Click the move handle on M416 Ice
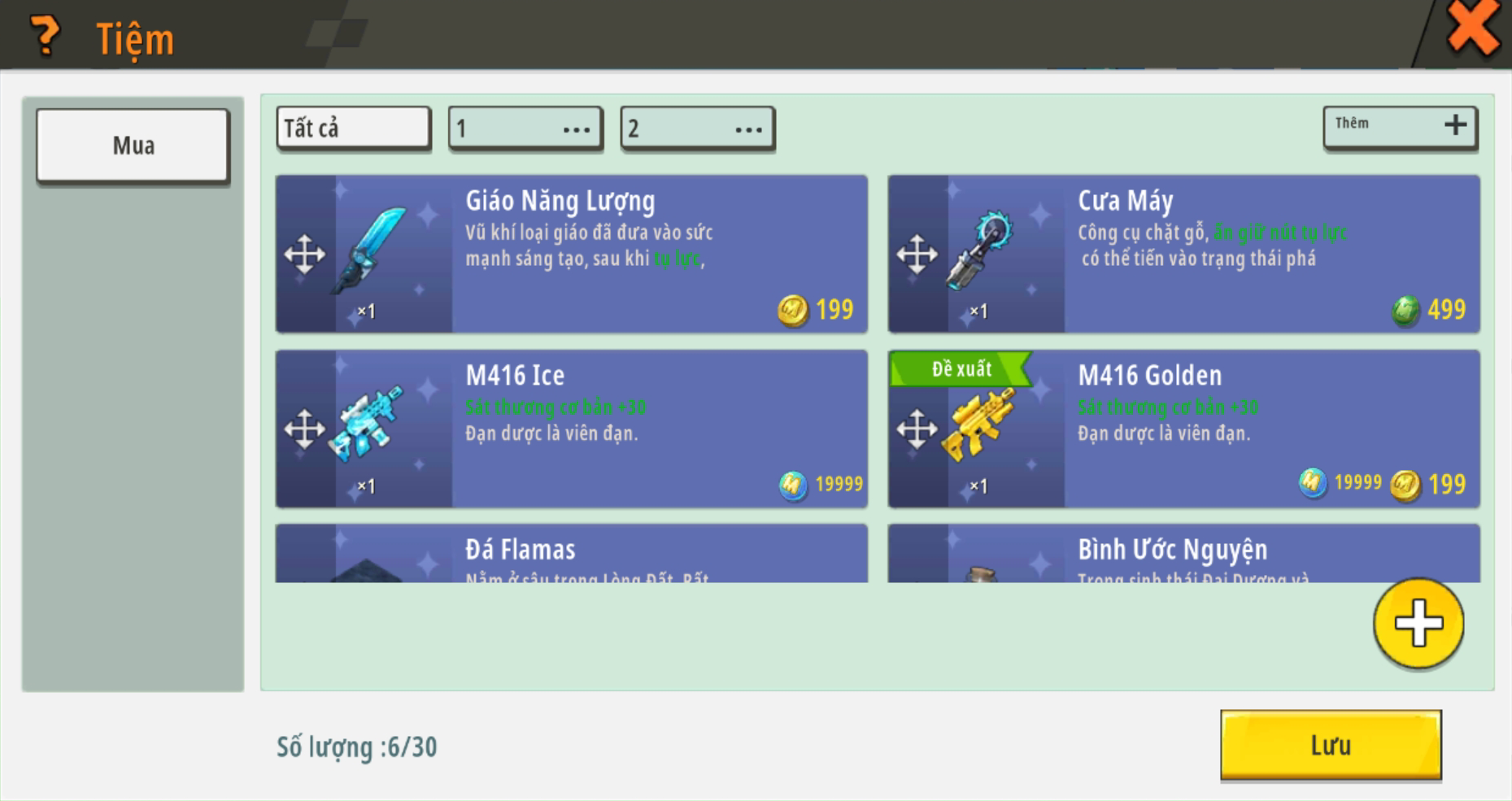The height and width of the screenshot is (801, 1512). coord(304,429)
